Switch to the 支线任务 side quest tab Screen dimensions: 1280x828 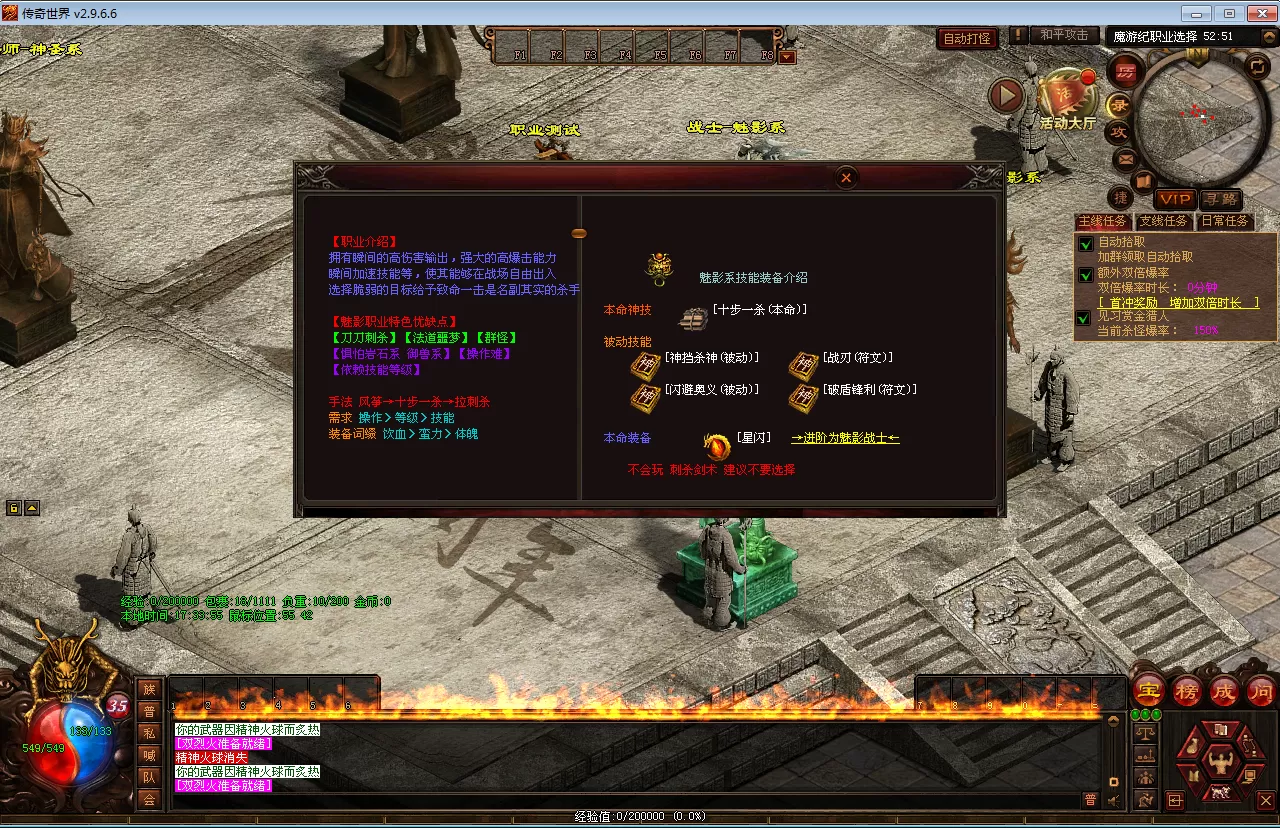click(1163, 221)
